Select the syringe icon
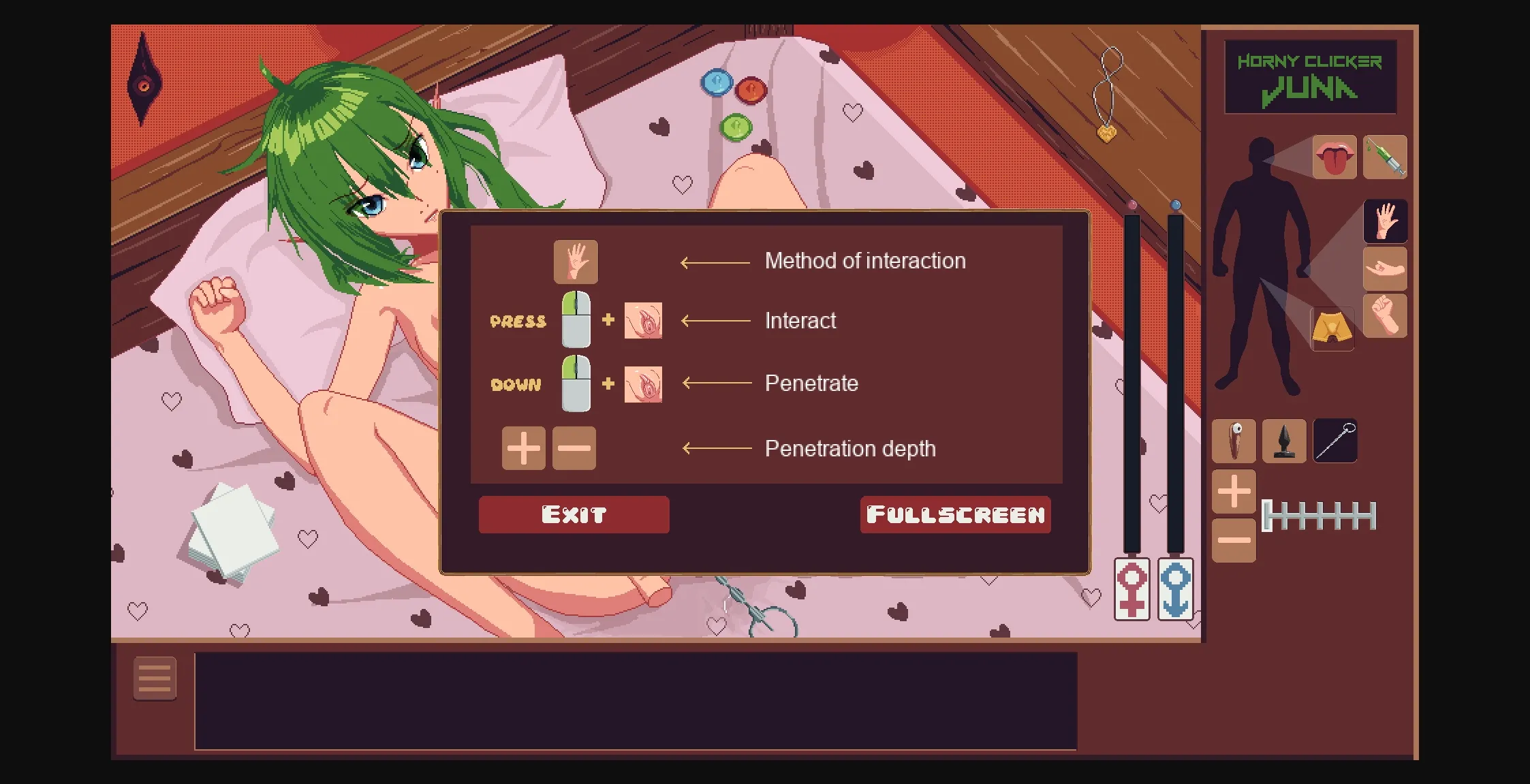This screenshot has width=1530, height=784. tap(1386, 157)
